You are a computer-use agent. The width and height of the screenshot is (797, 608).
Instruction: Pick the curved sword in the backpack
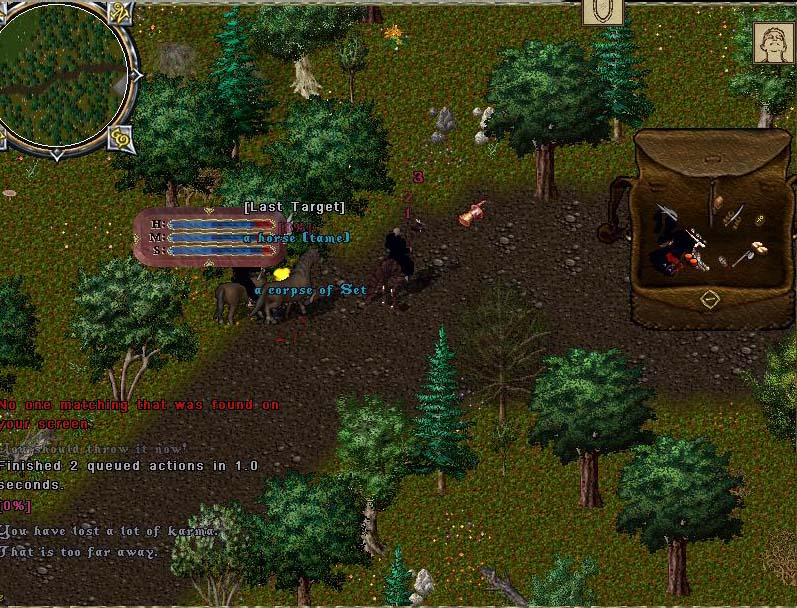pos(734,215)
